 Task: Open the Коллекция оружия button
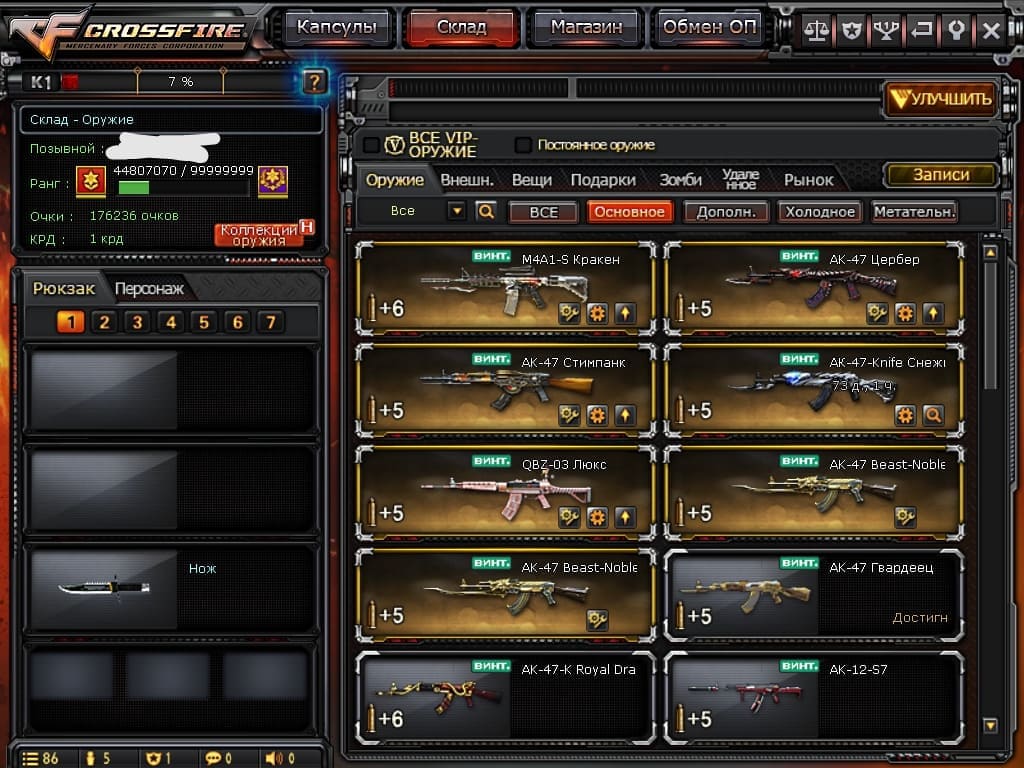[x=259, y=235]
